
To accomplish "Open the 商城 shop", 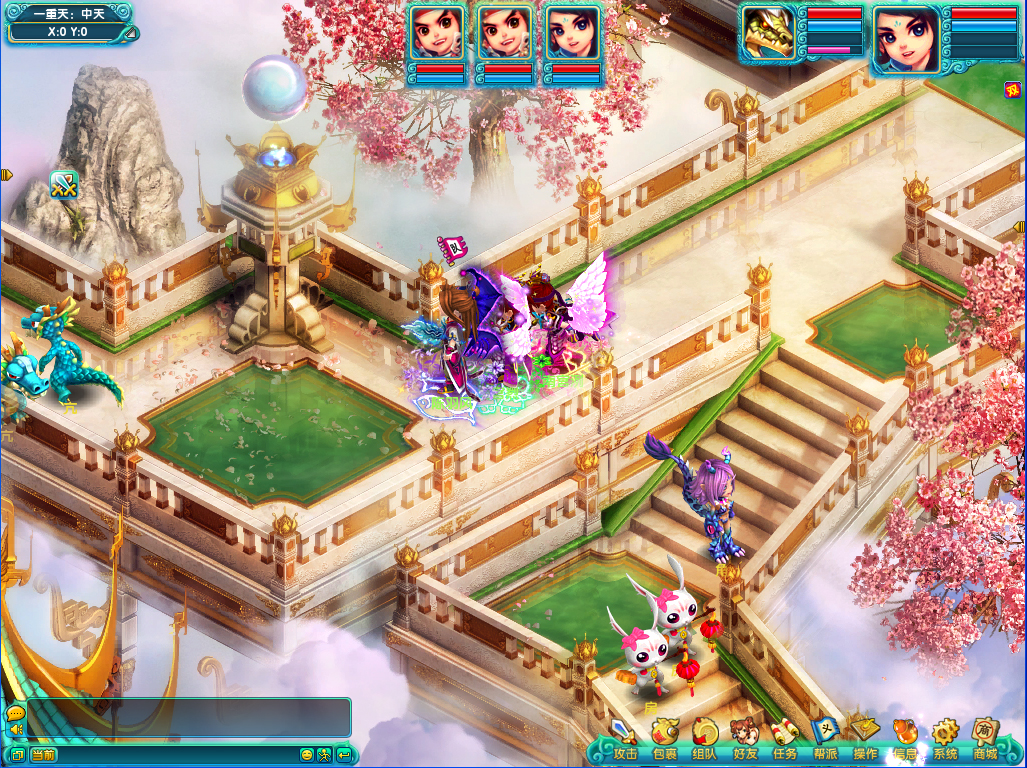I will 986,739.
